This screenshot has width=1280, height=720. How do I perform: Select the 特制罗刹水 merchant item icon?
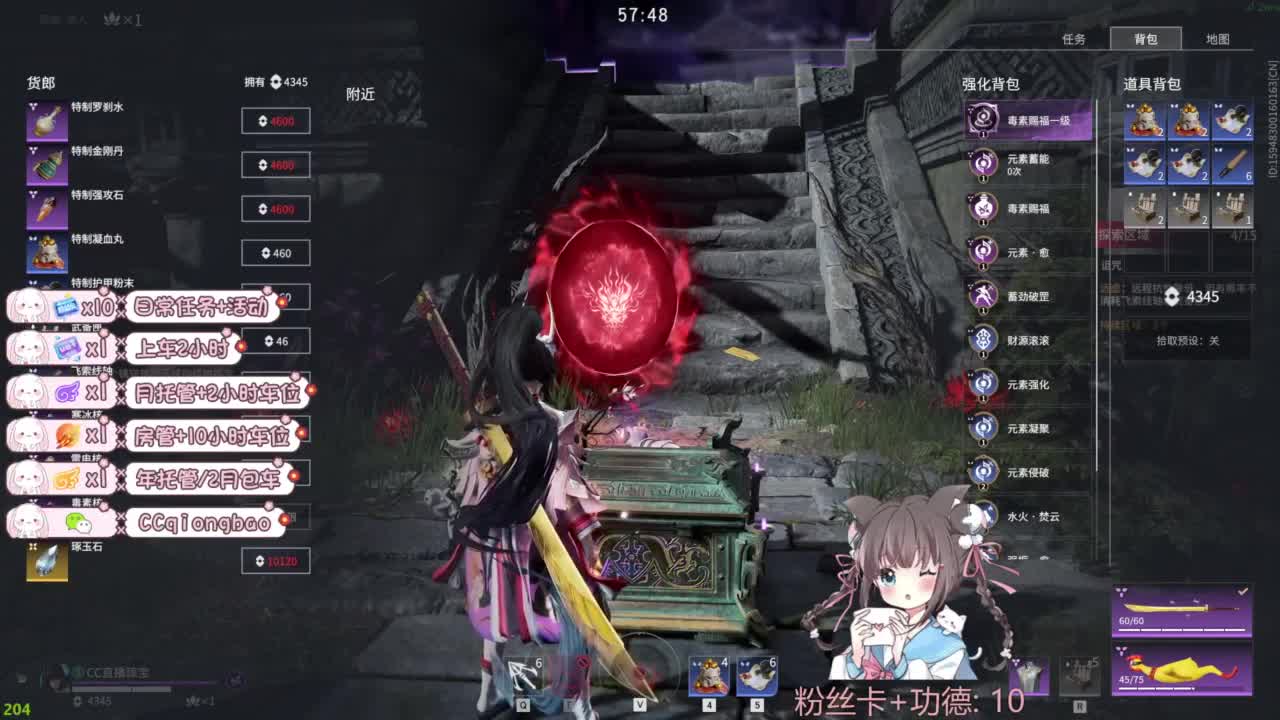(x=47, y=117)
